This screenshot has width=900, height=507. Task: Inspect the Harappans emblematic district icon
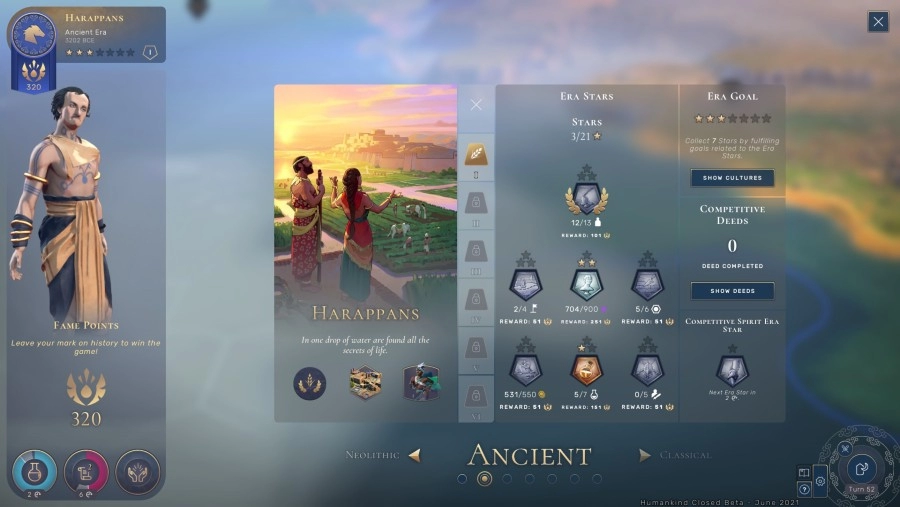[x=365, y=383]
